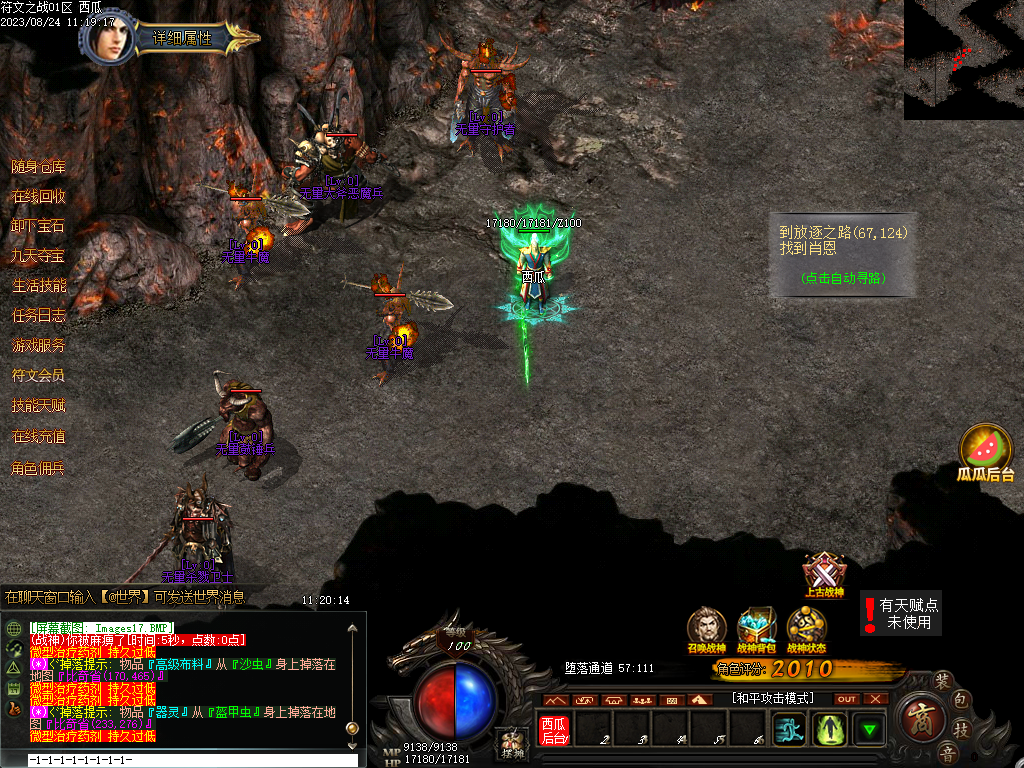
Task: Click the unused talent points alert
Action: [901, 613]
